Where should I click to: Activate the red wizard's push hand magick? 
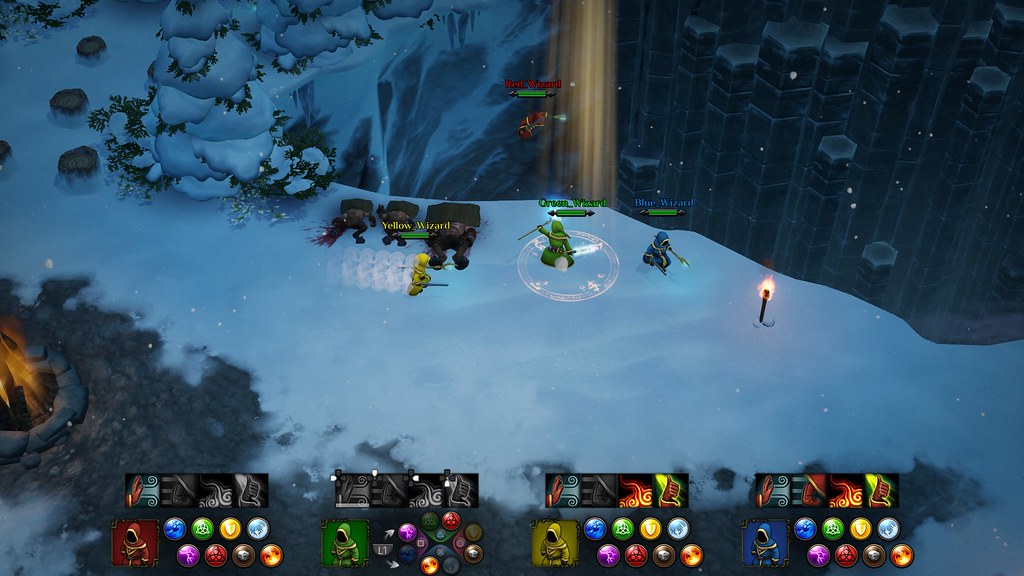pos(143,490)
